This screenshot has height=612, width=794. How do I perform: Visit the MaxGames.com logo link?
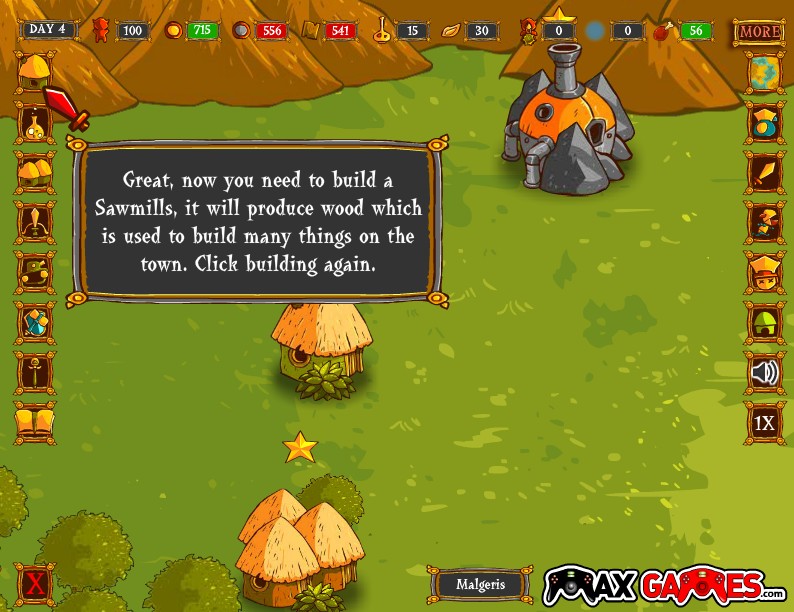coord(664,585)
